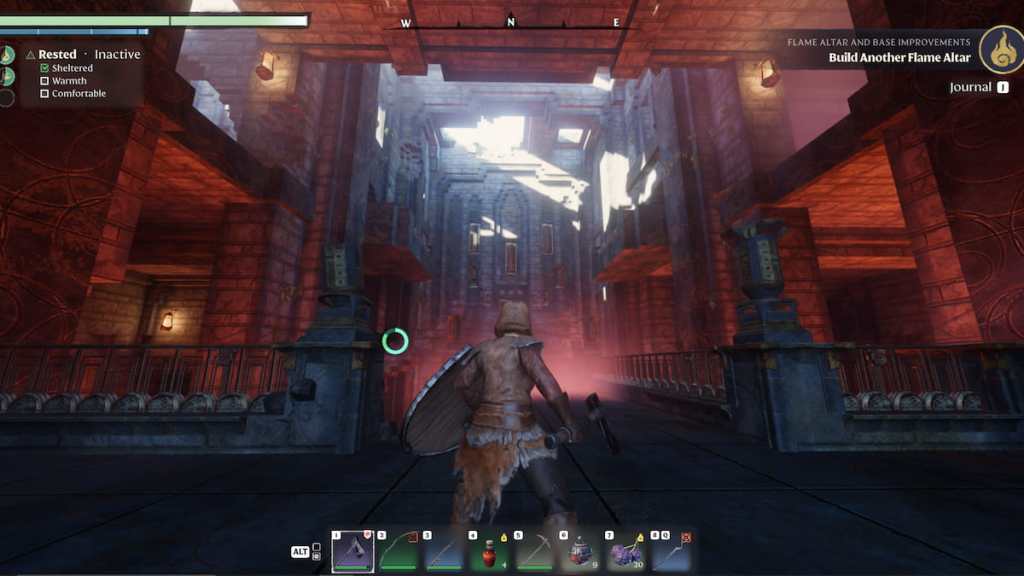Select the wand in hotbar slot 8
The image size is (1024, 576).
[671, 551]
